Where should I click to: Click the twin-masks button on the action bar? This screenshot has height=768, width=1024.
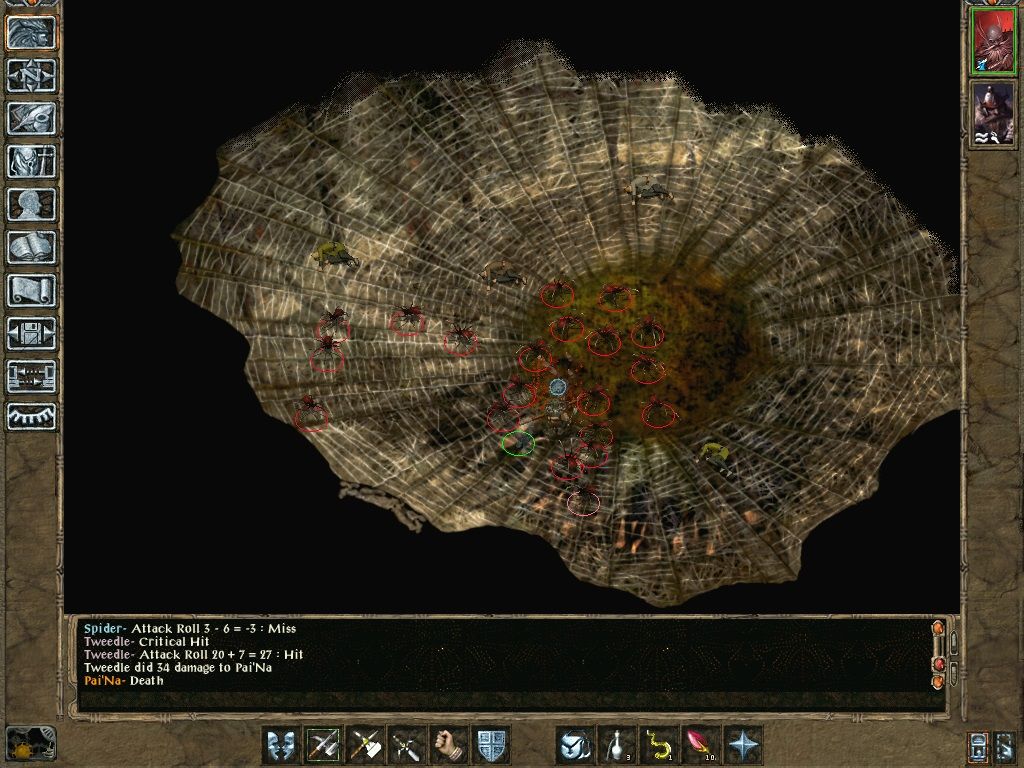pos(281,745)
